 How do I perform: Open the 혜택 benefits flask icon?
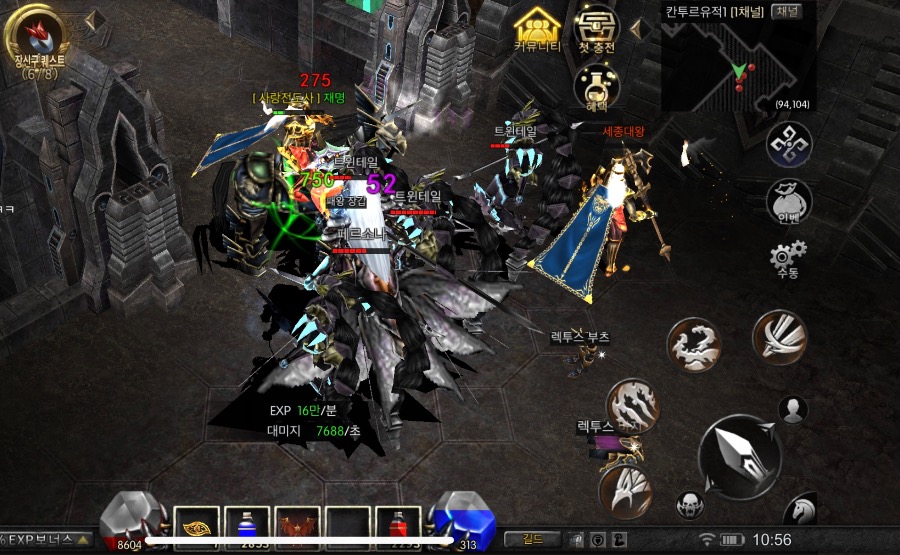pos(597,86)
